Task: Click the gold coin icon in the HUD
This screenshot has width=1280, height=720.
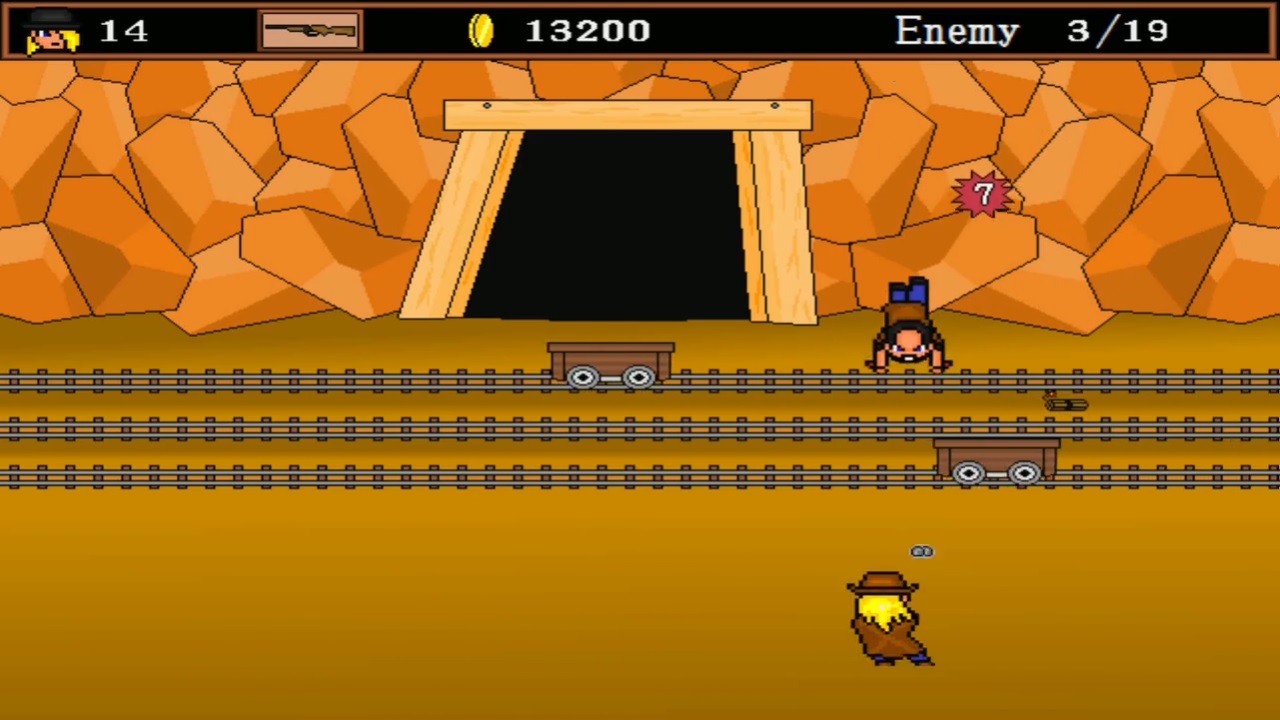Action: point(481,30)
